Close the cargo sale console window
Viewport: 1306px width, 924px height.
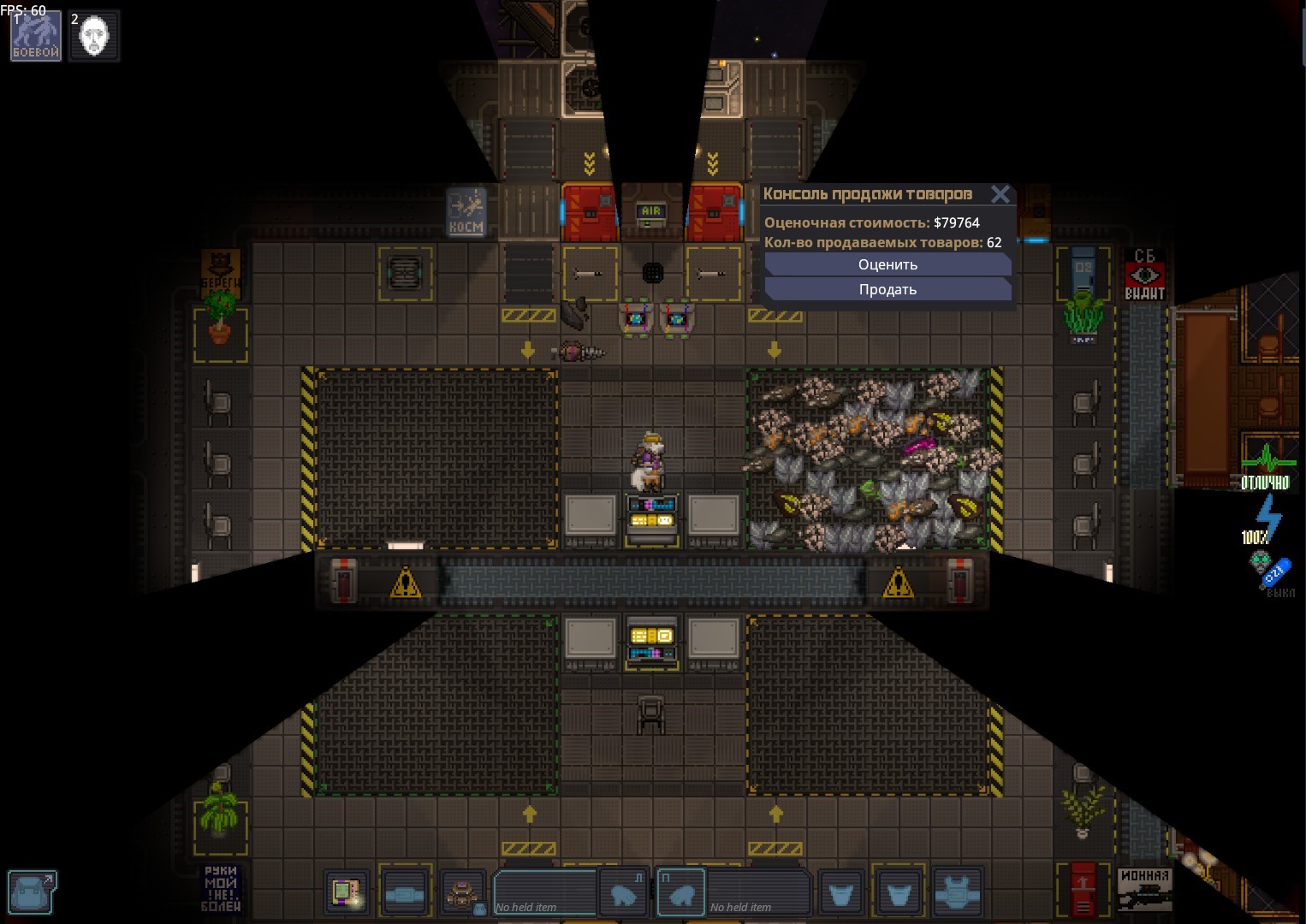(1000, 194)
